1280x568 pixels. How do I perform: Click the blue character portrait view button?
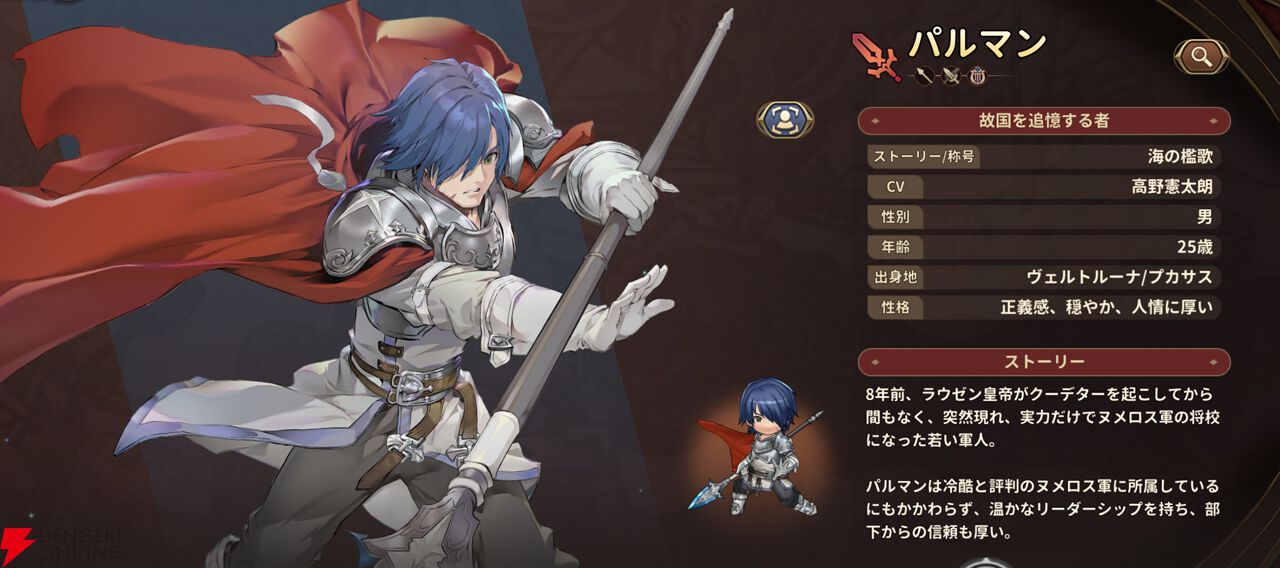coord(784,119)
